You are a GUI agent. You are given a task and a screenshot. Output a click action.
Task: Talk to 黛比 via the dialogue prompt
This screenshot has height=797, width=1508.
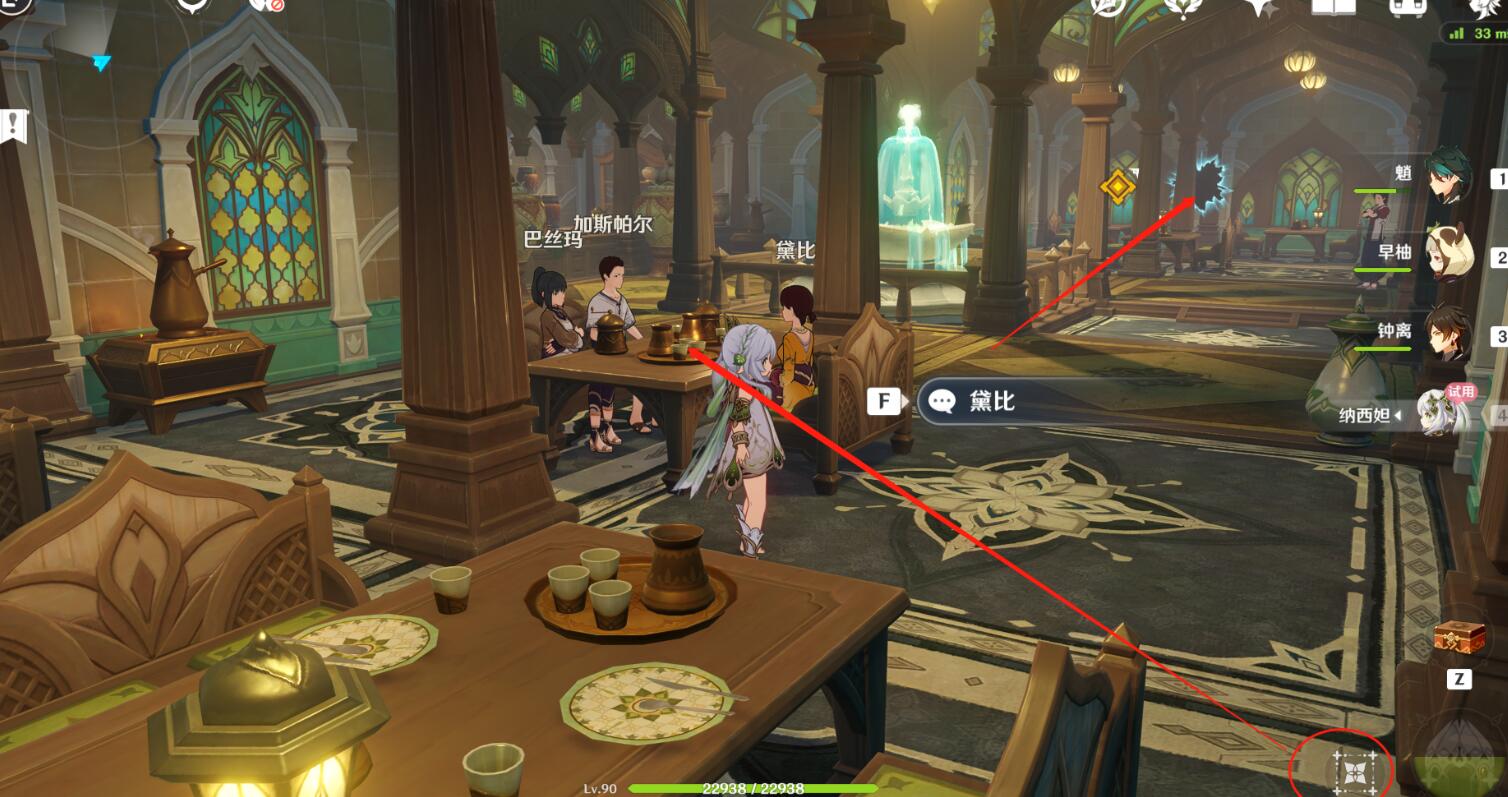pos(1040,401)
